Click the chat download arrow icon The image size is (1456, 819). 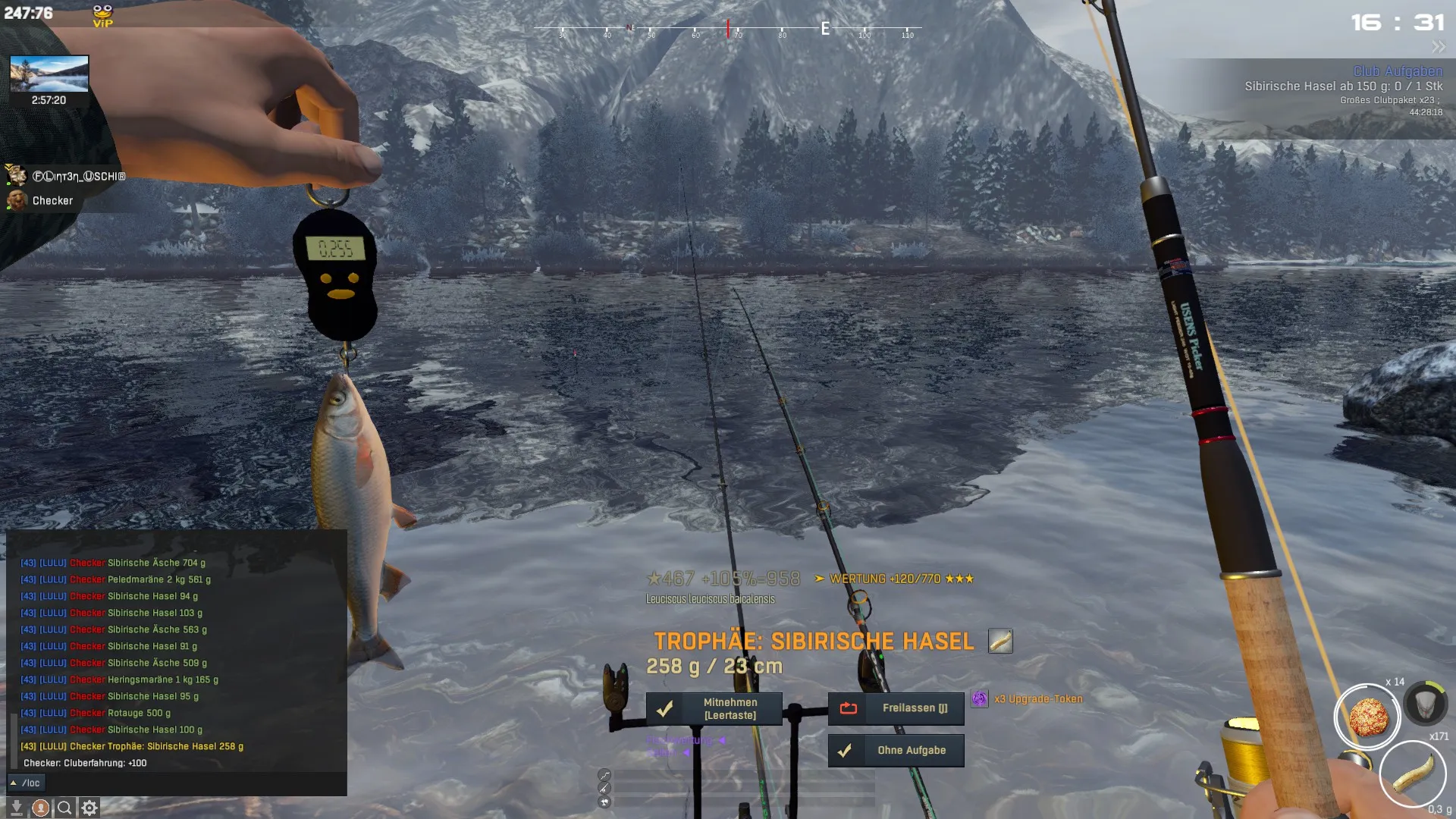pos(16,808)
